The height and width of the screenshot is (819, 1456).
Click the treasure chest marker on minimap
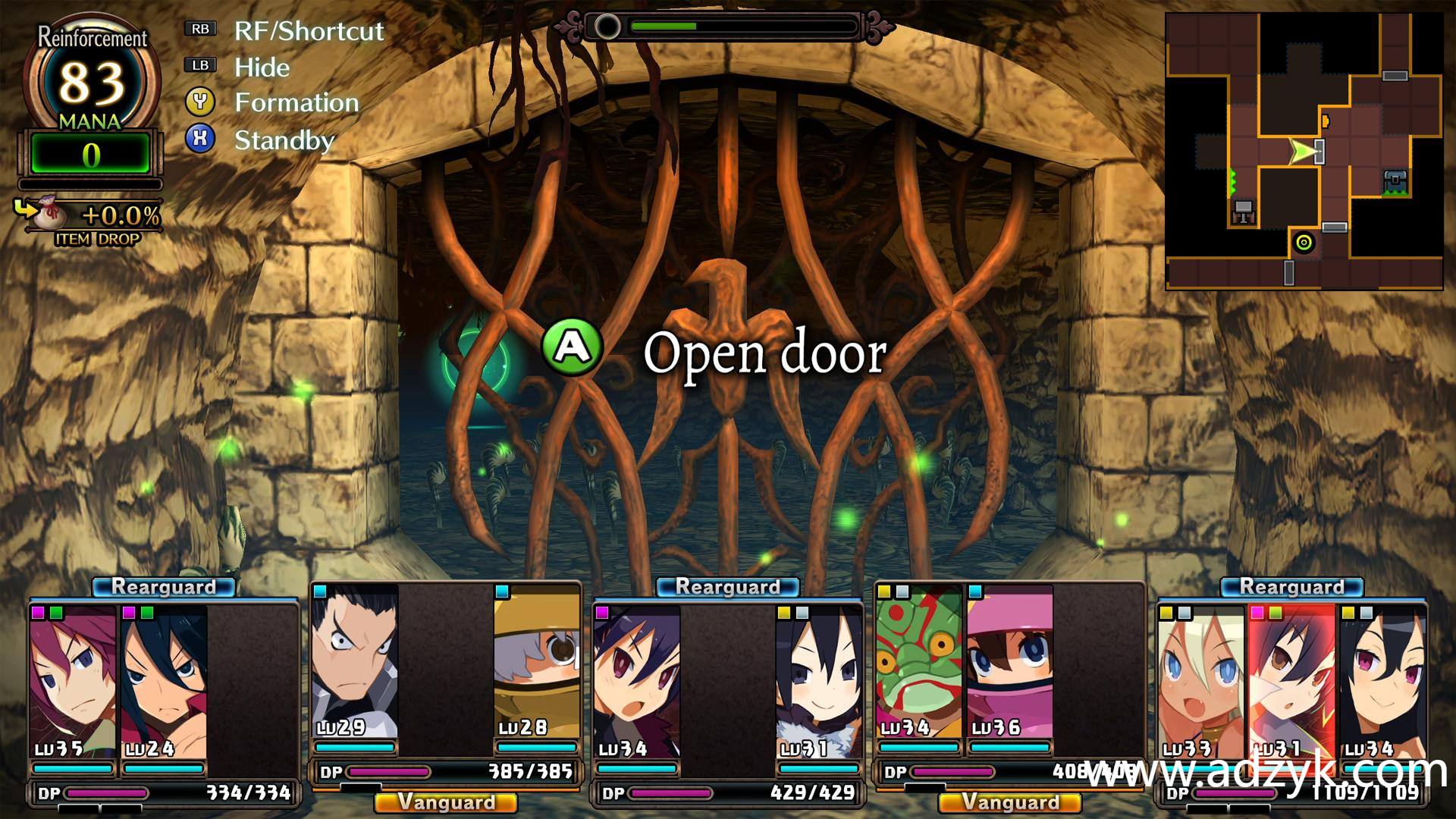(1395, 182)
